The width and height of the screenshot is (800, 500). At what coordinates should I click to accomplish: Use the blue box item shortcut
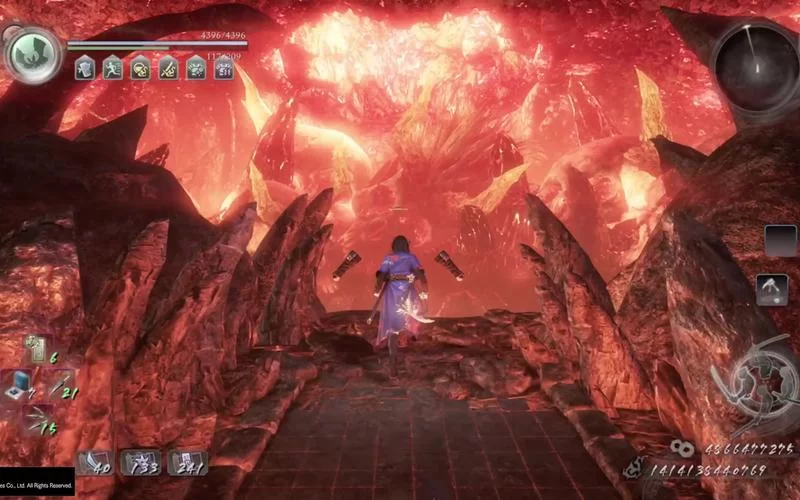pos(17,384)
